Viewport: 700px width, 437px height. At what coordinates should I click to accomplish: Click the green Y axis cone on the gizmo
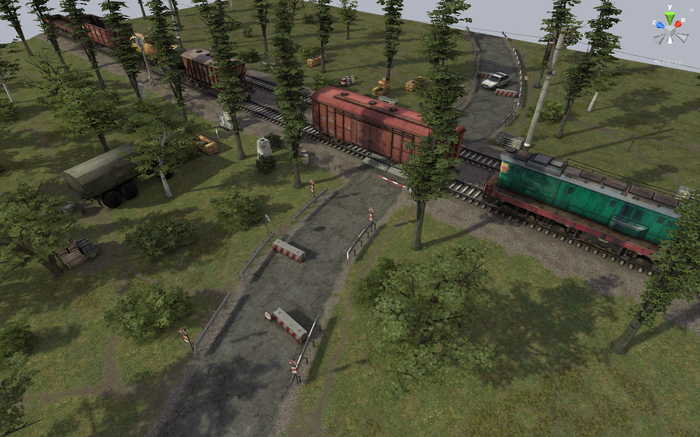tap(669, 14)
